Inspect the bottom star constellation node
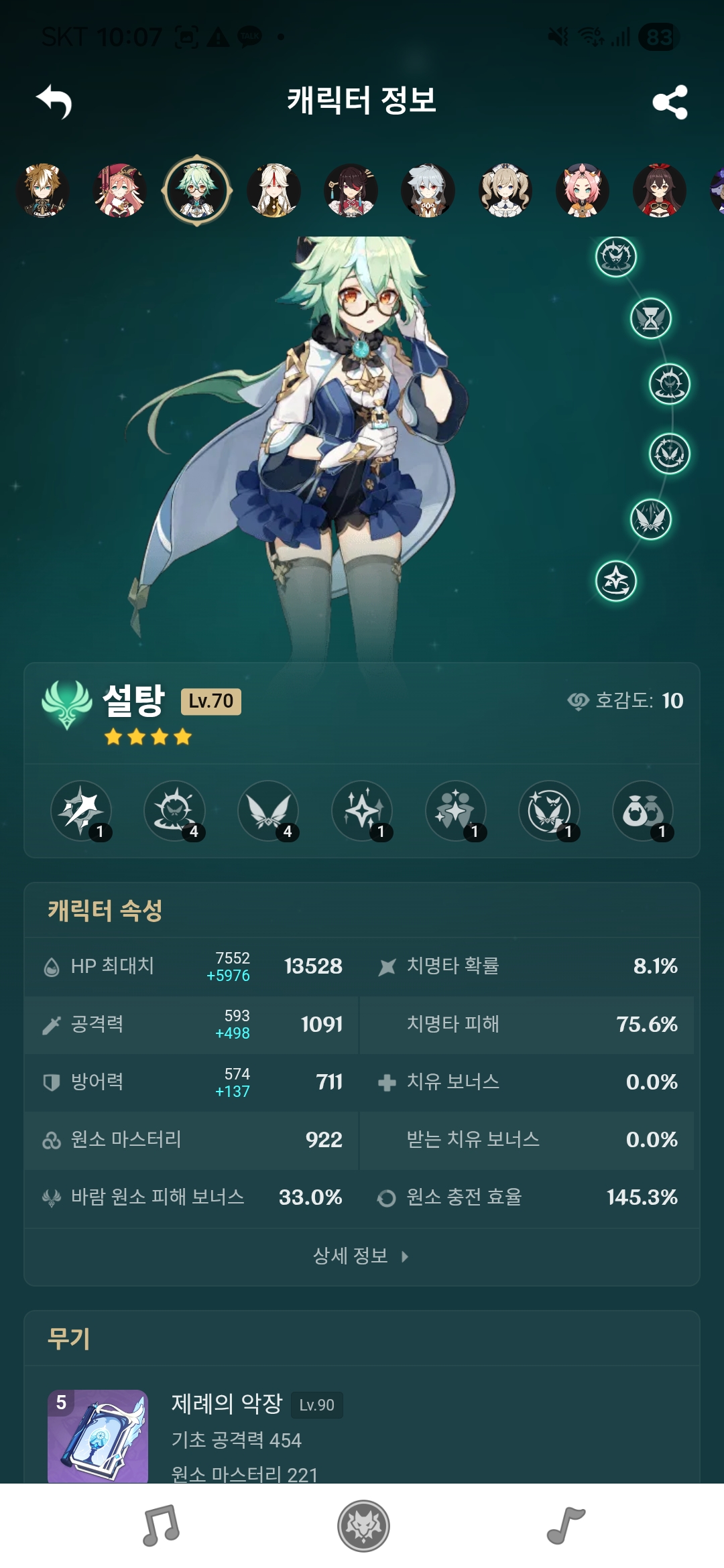Image resolution: width=724 pixels, height=1568 pixels. point(616,581)
